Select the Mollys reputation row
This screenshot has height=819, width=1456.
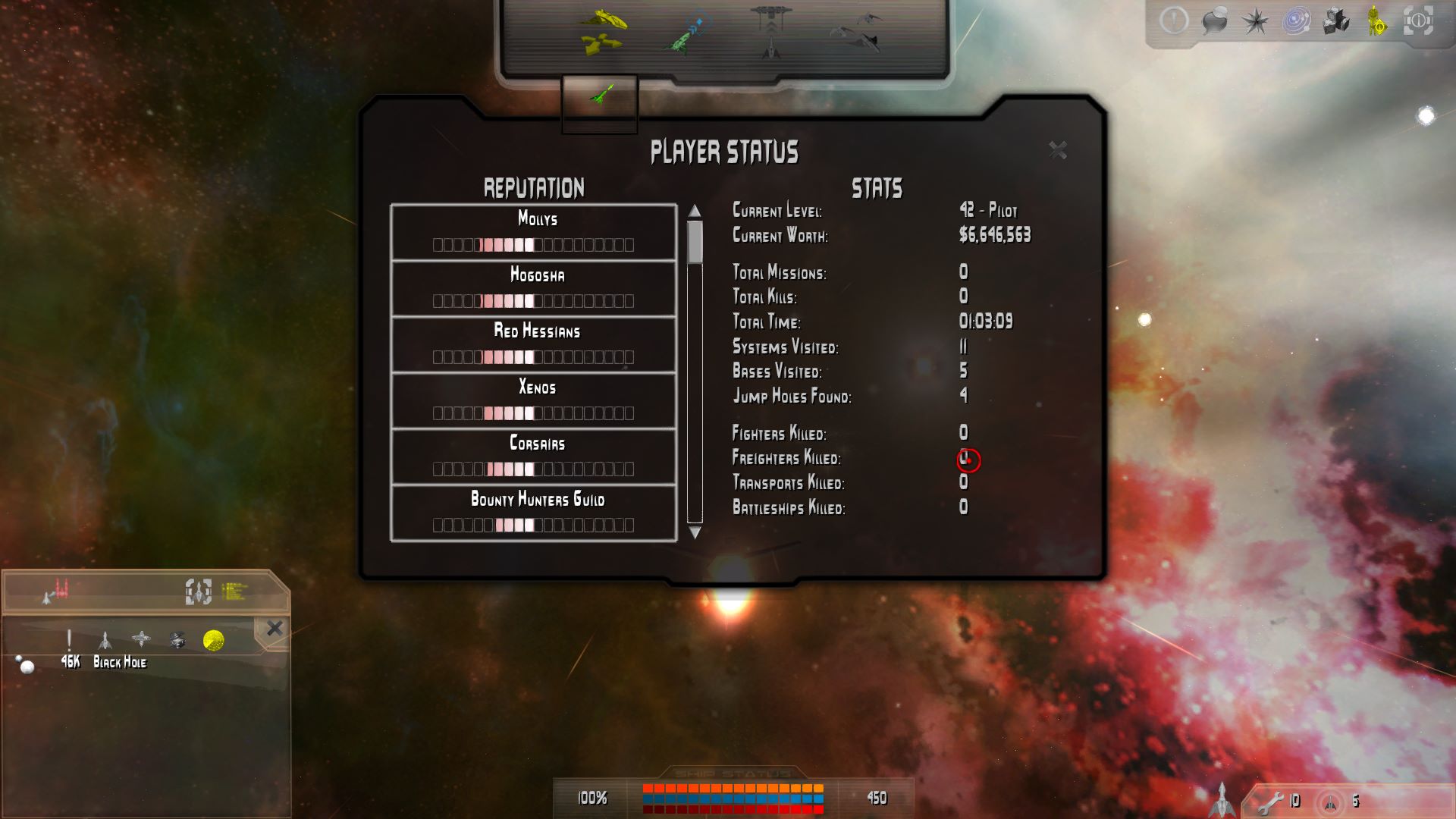(x=534, y=232)
